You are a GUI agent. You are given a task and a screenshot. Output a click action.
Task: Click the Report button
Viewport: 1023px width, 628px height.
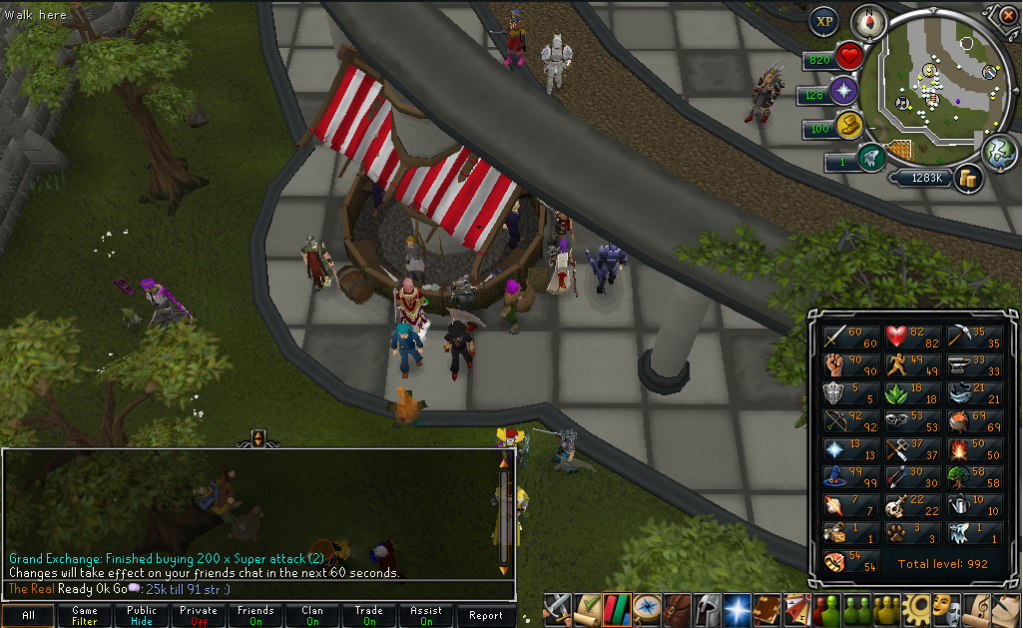tap(486, 616)
